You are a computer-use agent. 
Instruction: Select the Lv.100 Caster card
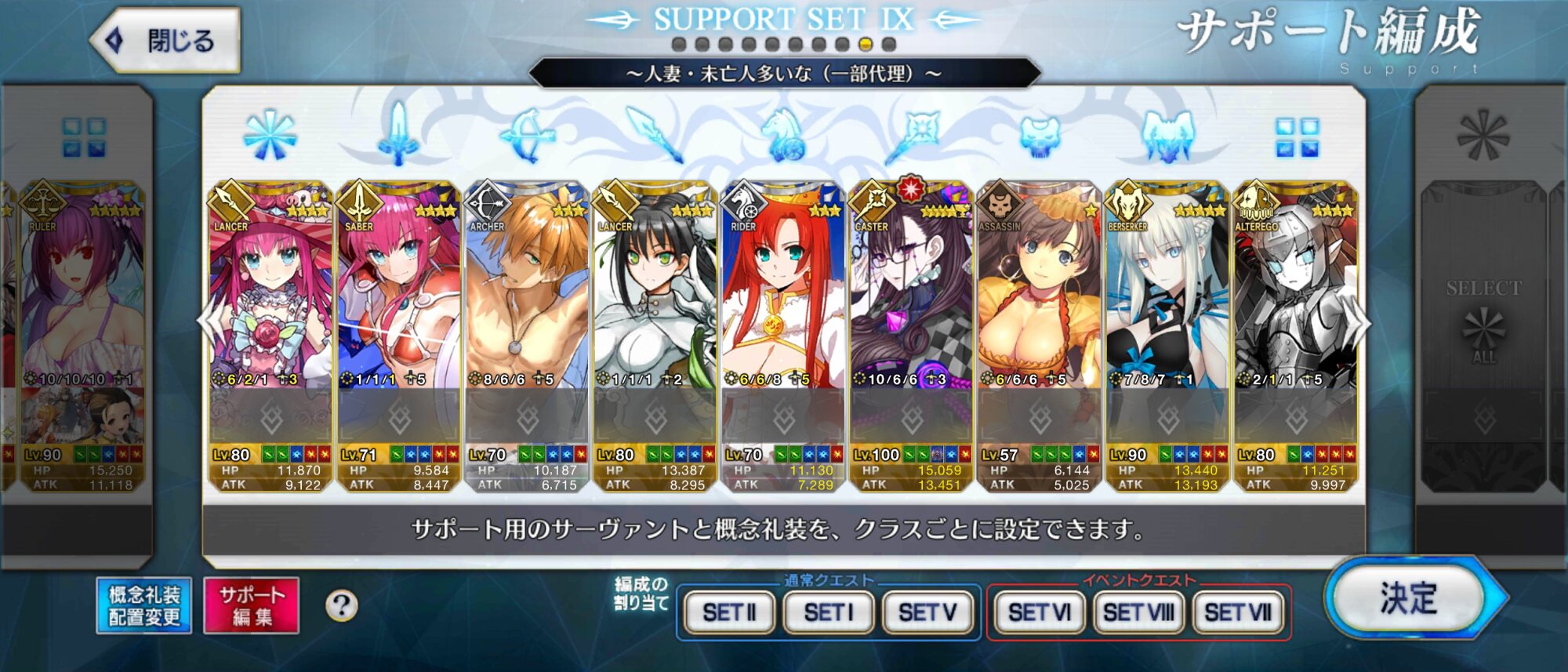(x=911, y=314)
